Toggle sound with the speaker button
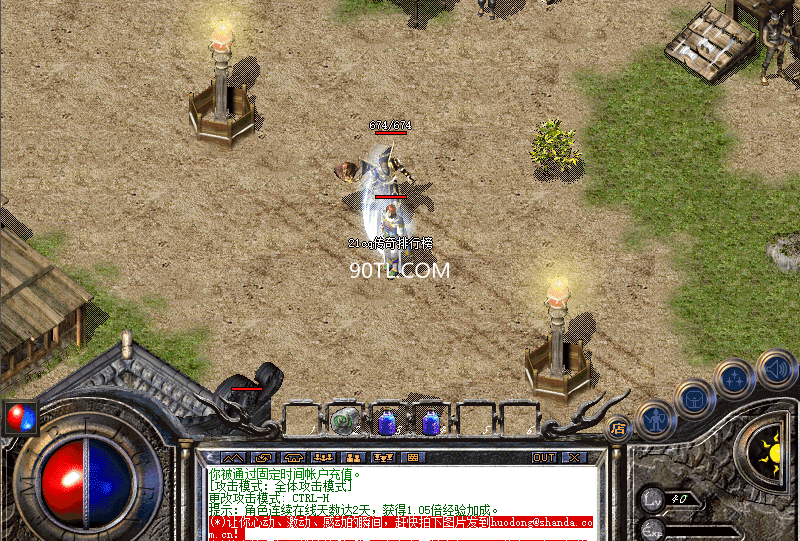The image size is (800, 541). pyautogui.click(x=775, y=366)
